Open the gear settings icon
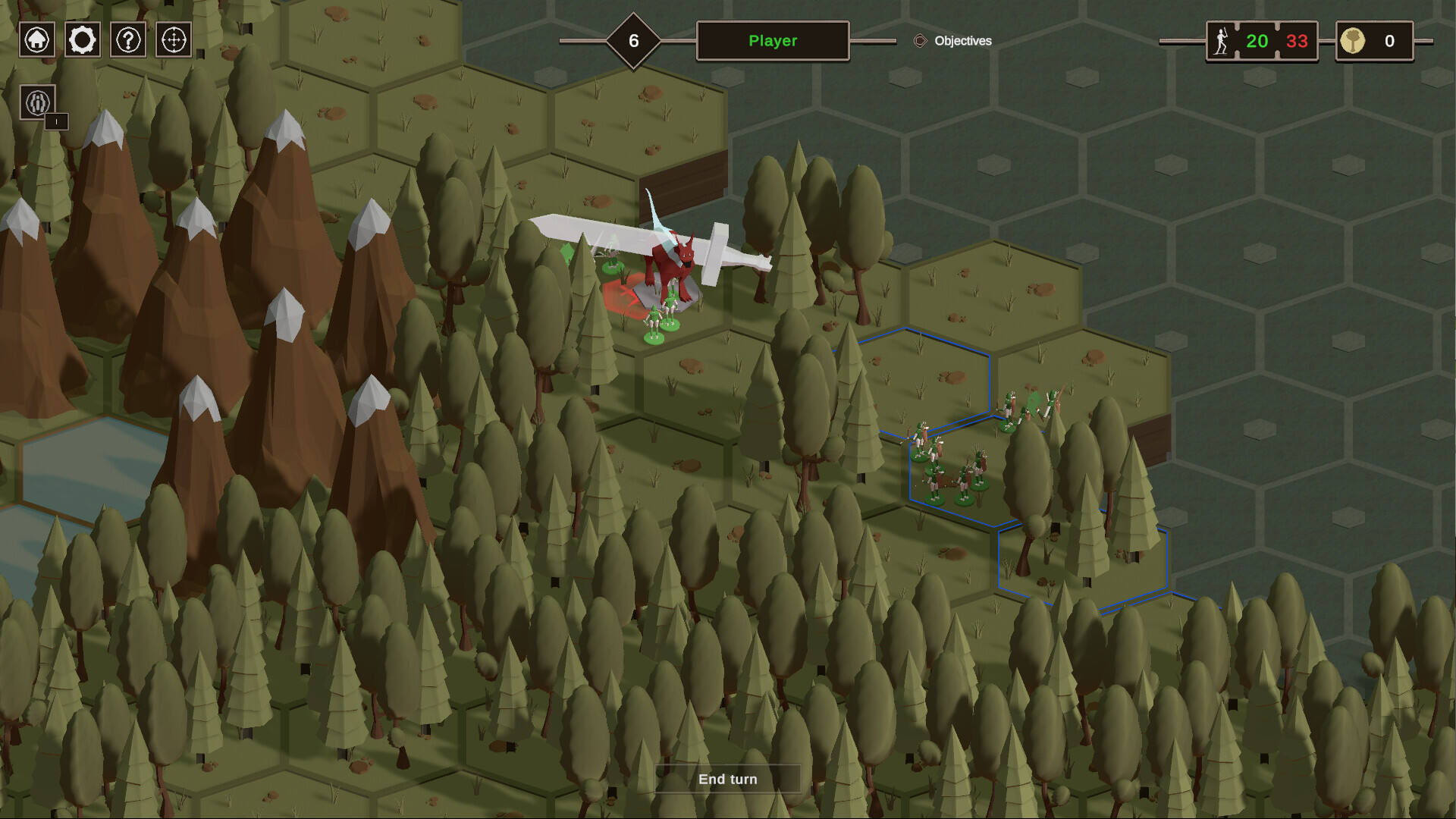1456x819 pixels. (82, 39)
